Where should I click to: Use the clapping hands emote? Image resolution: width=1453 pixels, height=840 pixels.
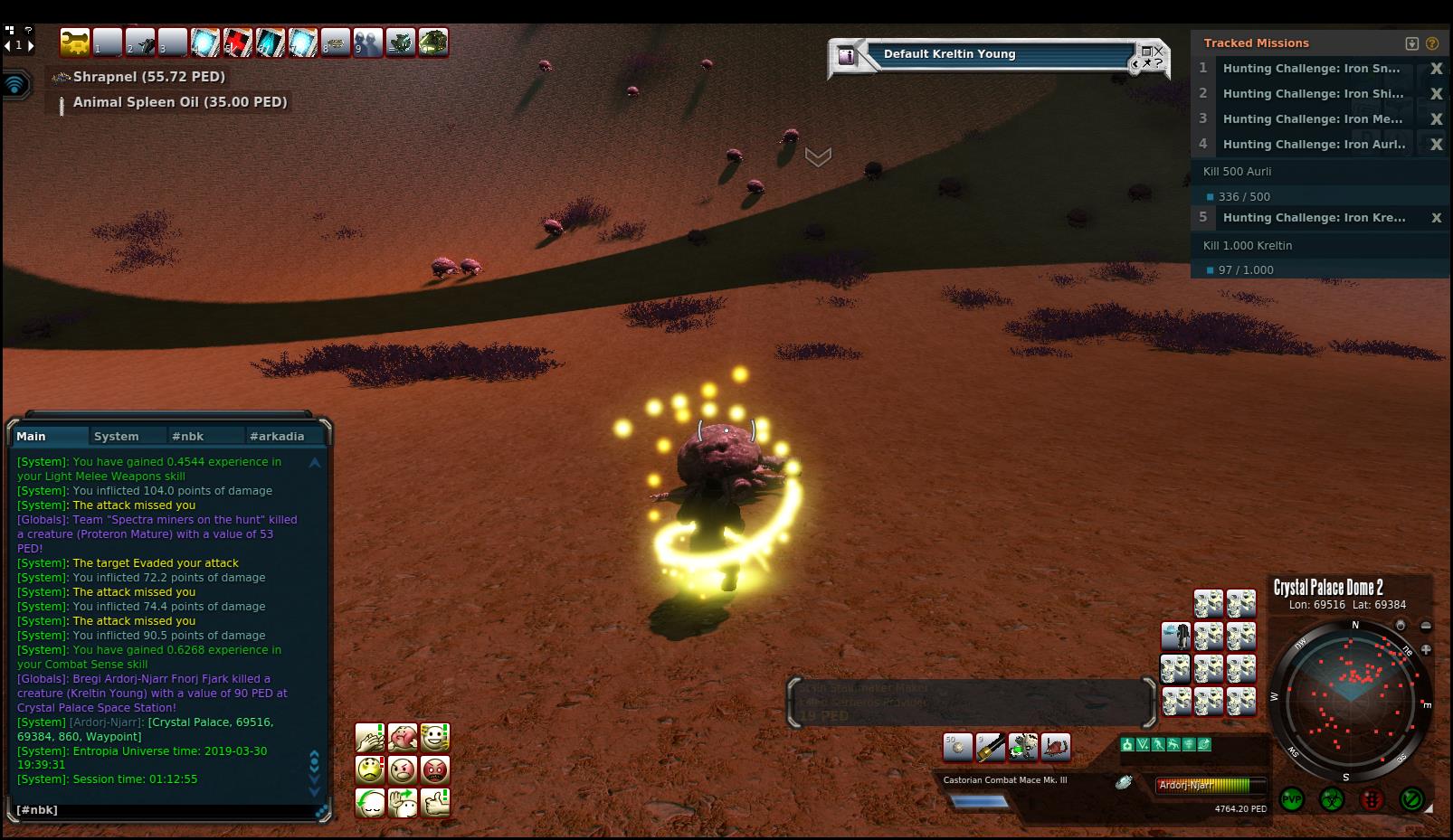click(370, 738)
